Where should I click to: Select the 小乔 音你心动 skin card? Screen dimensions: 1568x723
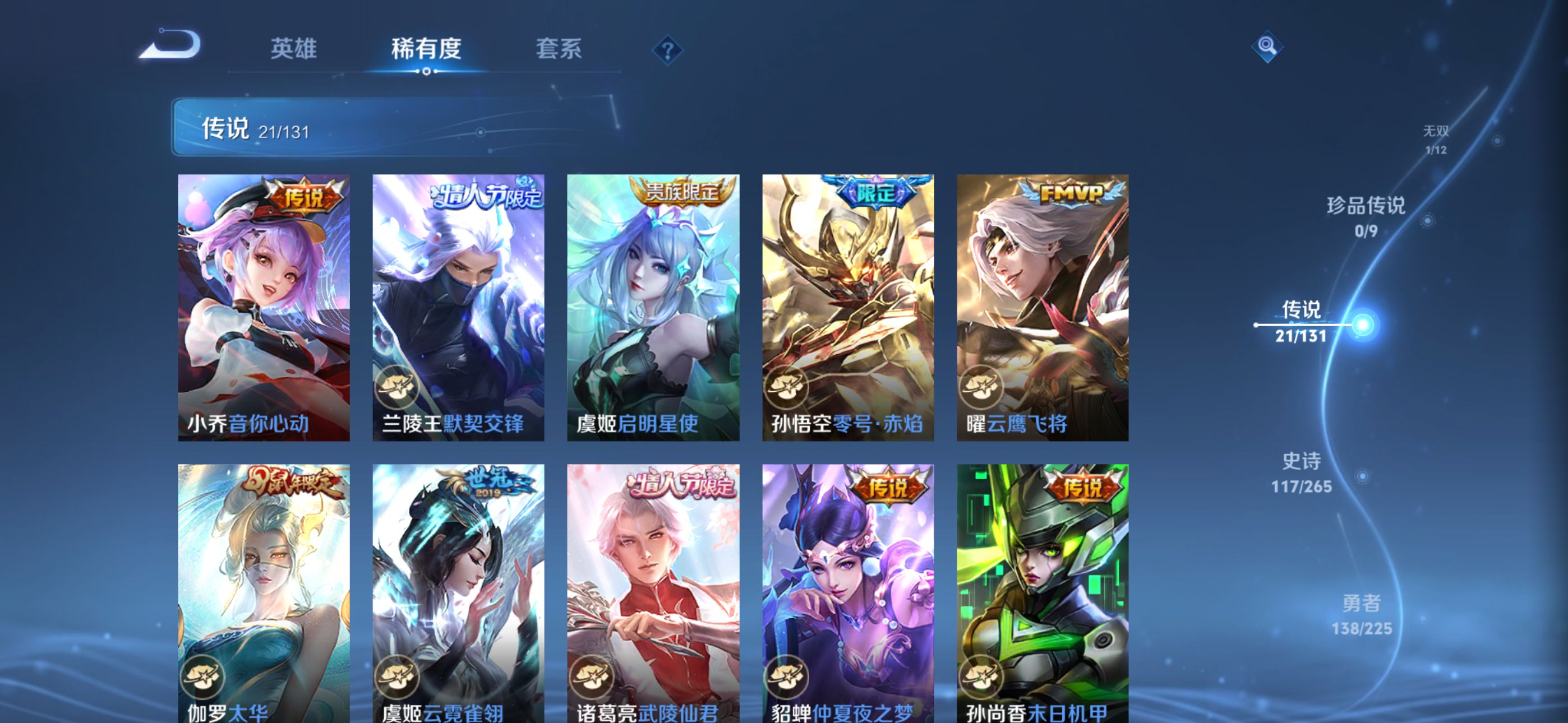click(264, 307)
